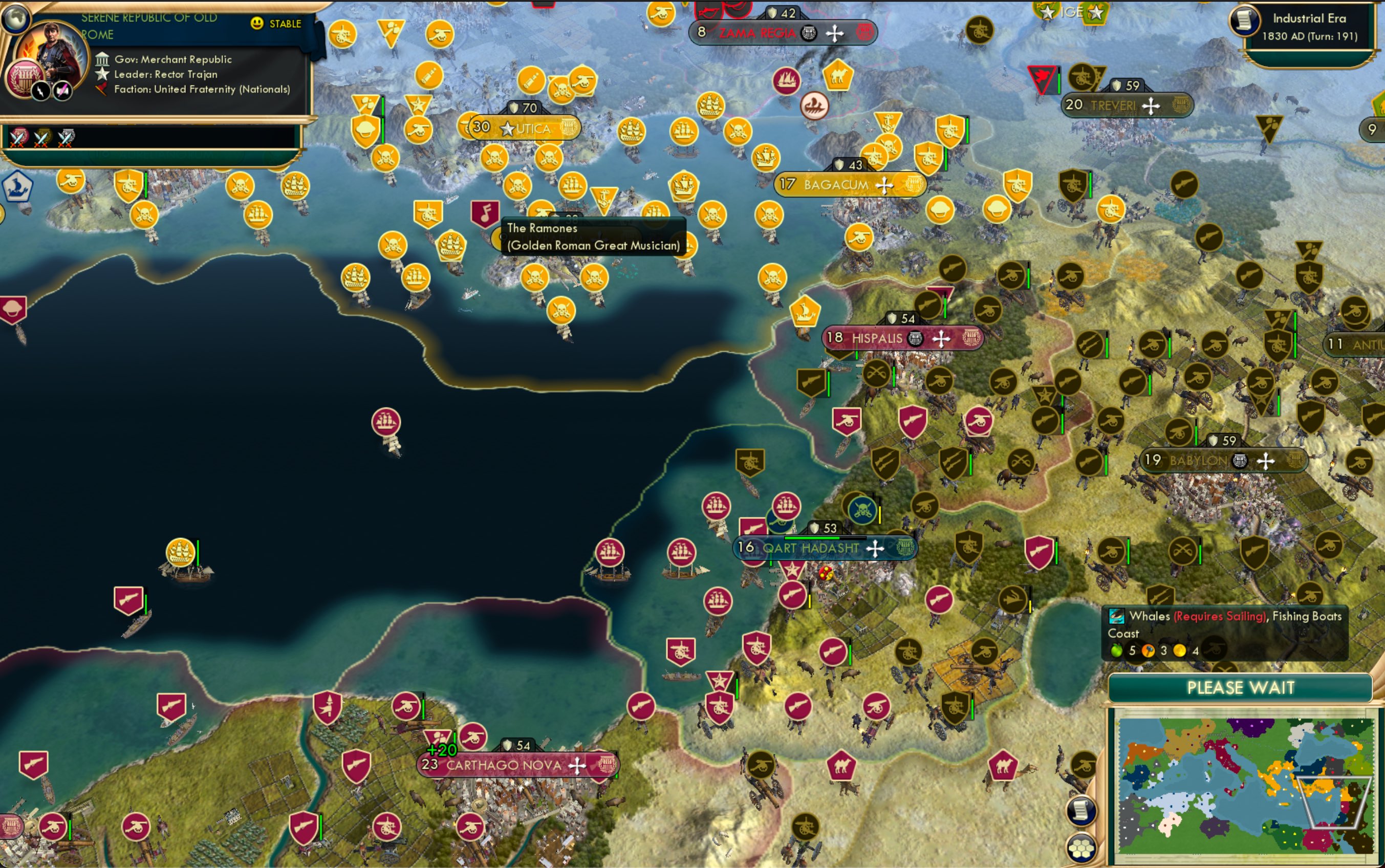Toggle the first crossed-swords war indicator

tap(17, 138)
